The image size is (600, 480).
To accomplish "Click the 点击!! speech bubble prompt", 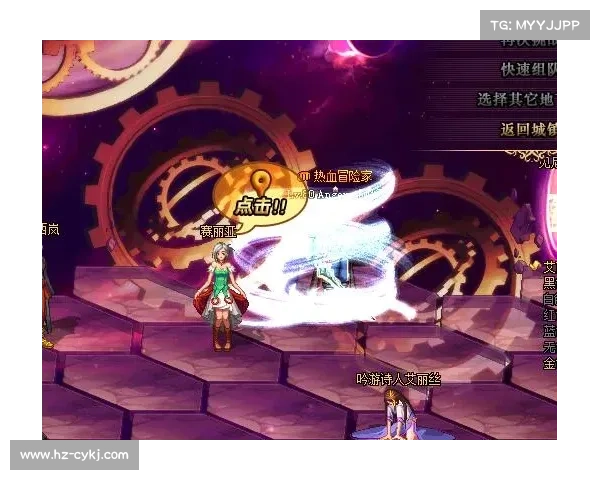I will pyautogui.click(x=260, y=200).
